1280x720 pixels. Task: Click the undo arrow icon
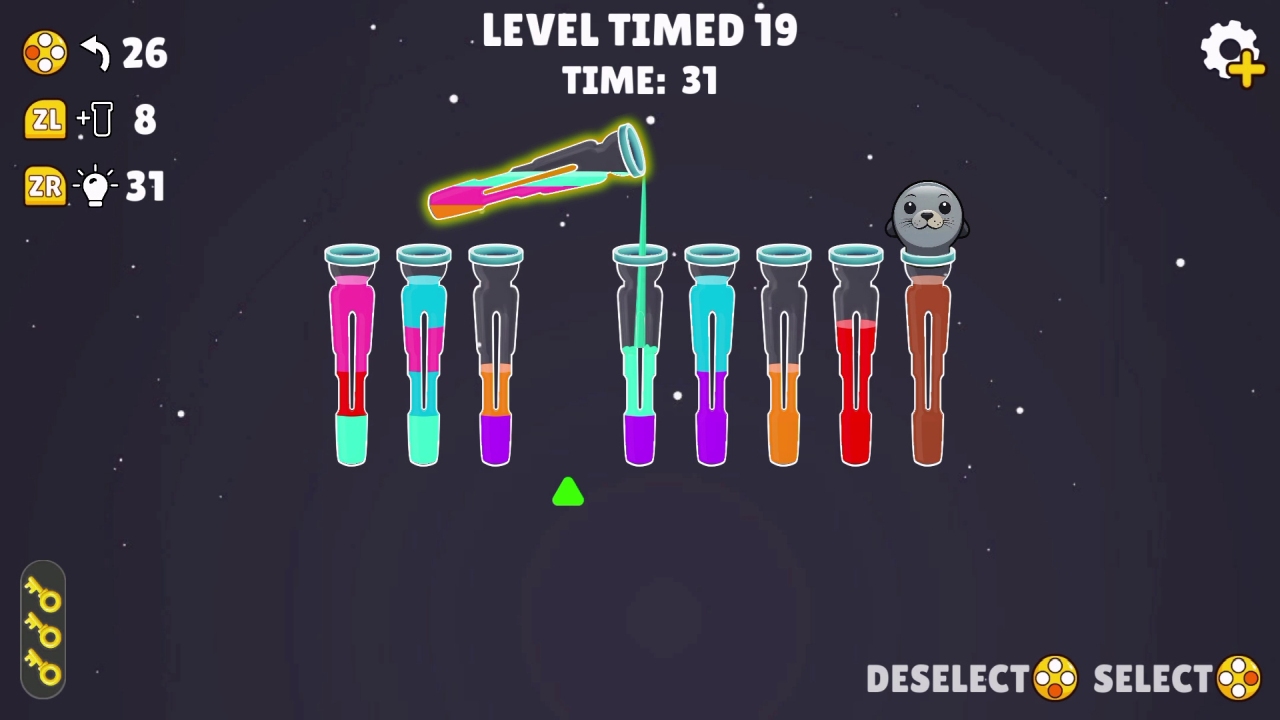(x=94, y=54)
